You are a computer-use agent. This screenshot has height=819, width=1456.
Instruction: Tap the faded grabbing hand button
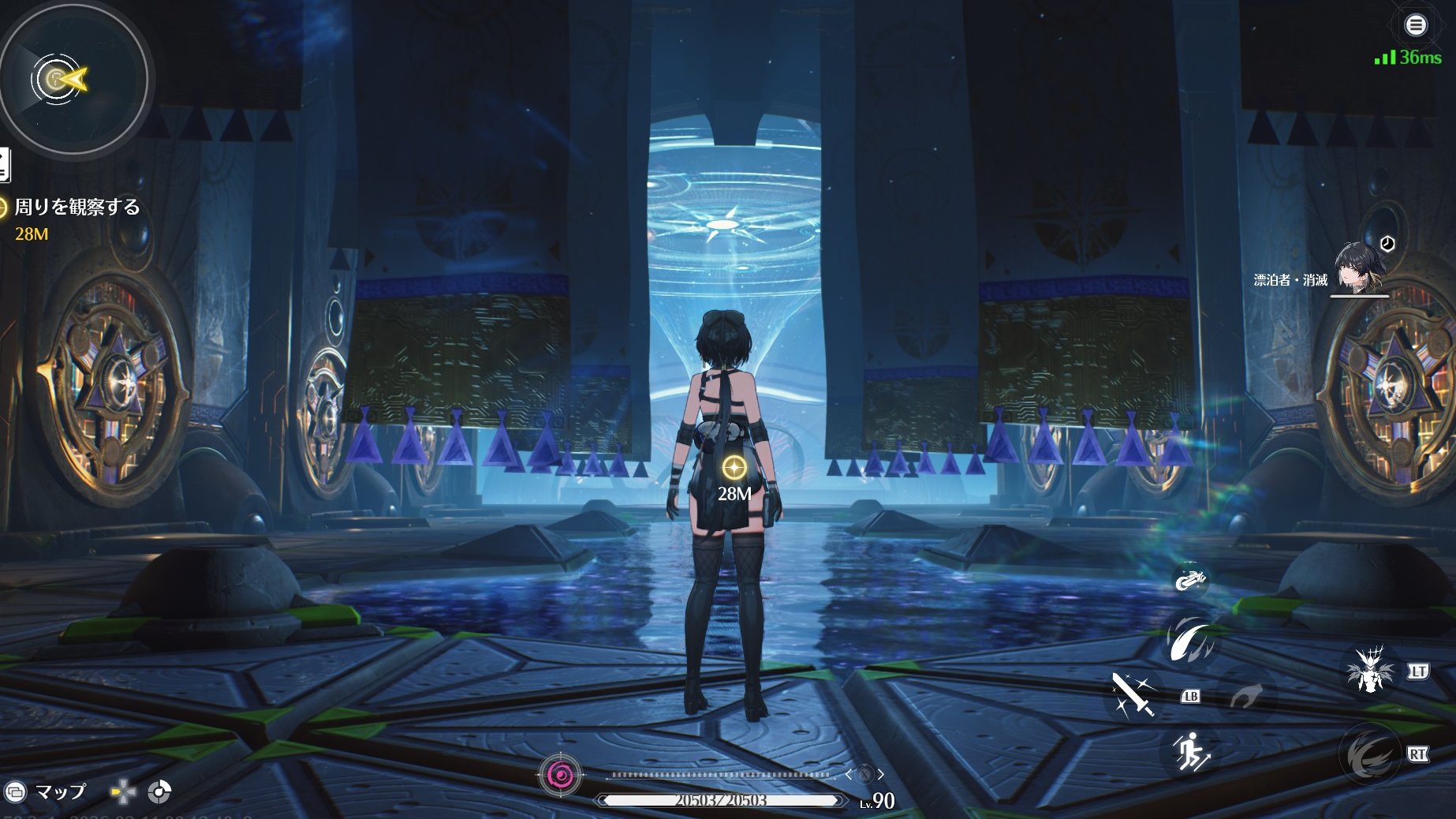[1246, 695]
